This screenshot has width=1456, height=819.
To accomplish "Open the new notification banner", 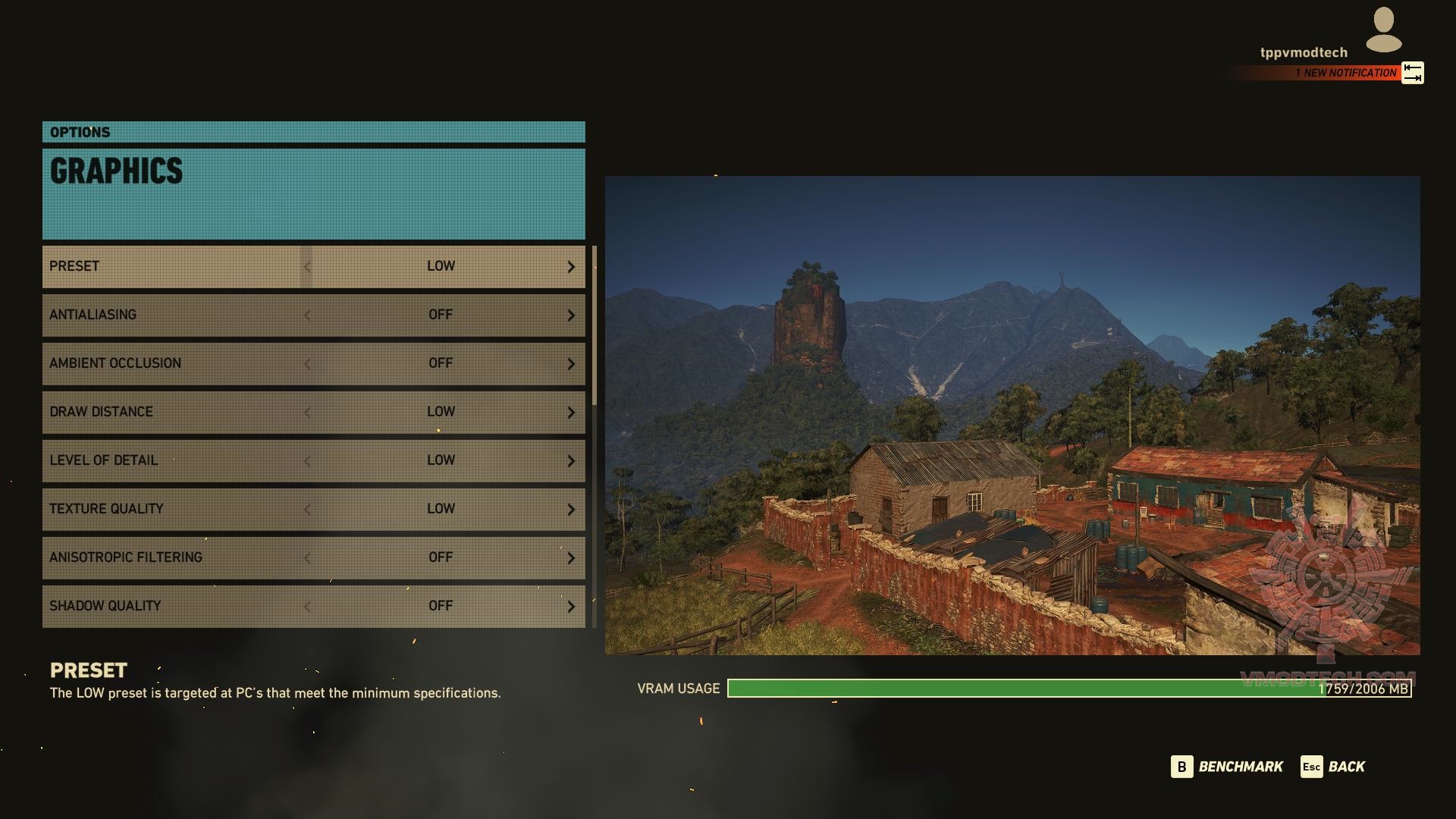I will click(x=1345, y=73).
